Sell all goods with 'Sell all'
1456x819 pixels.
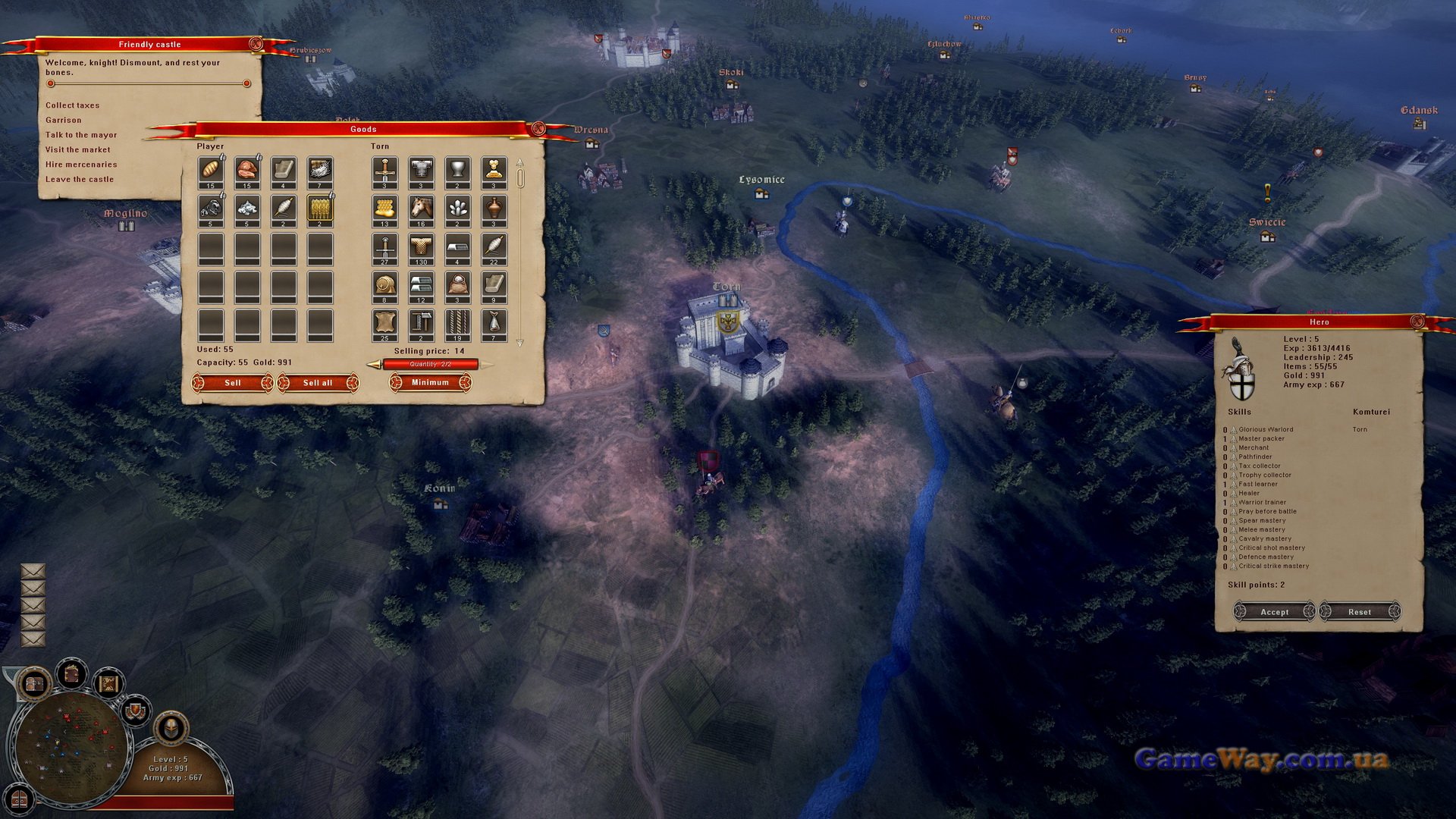(x=318, y=383)
